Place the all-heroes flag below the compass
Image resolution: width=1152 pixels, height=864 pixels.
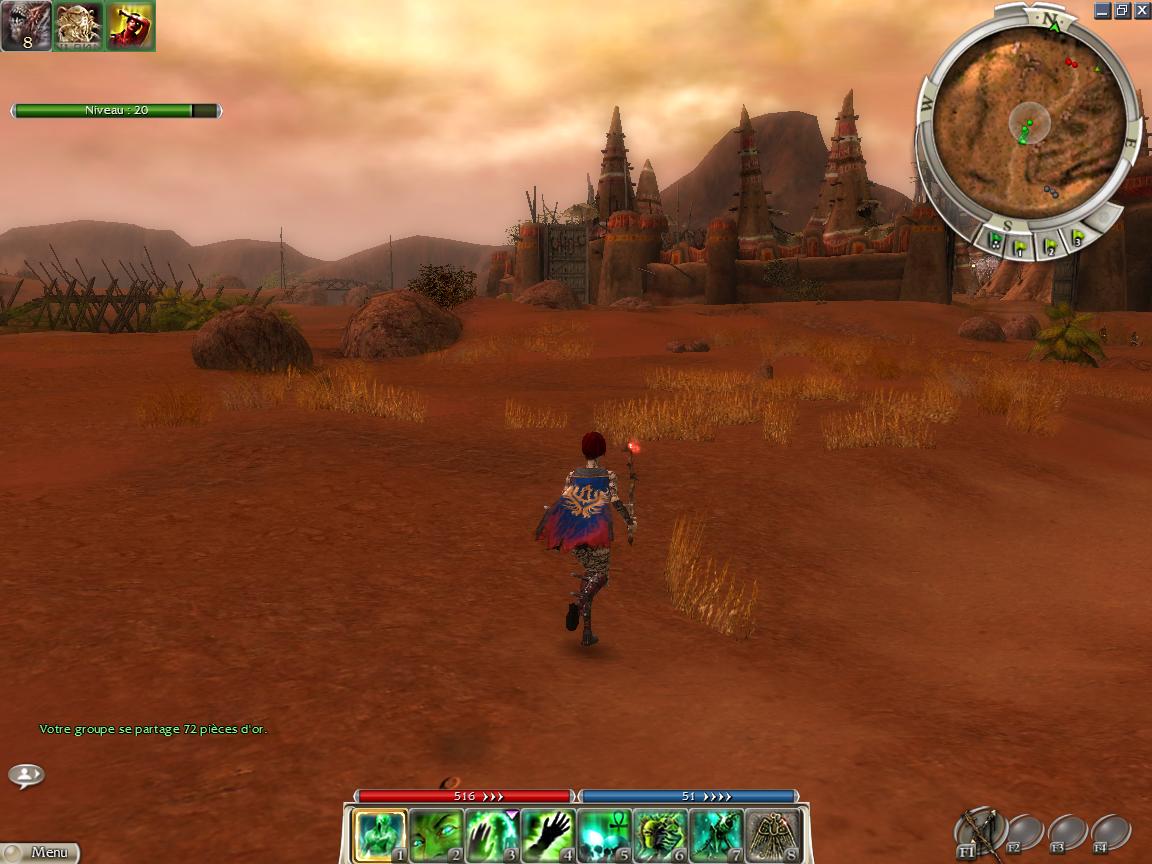[x=996, y=241]
